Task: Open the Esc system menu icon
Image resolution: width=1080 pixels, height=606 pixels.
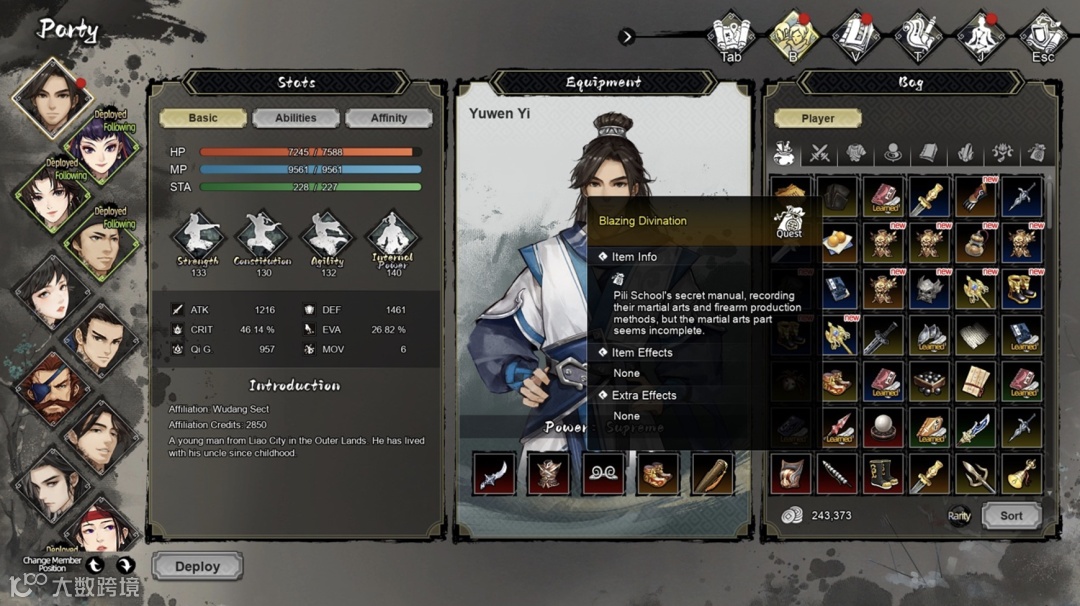Action: (1043, 36)
